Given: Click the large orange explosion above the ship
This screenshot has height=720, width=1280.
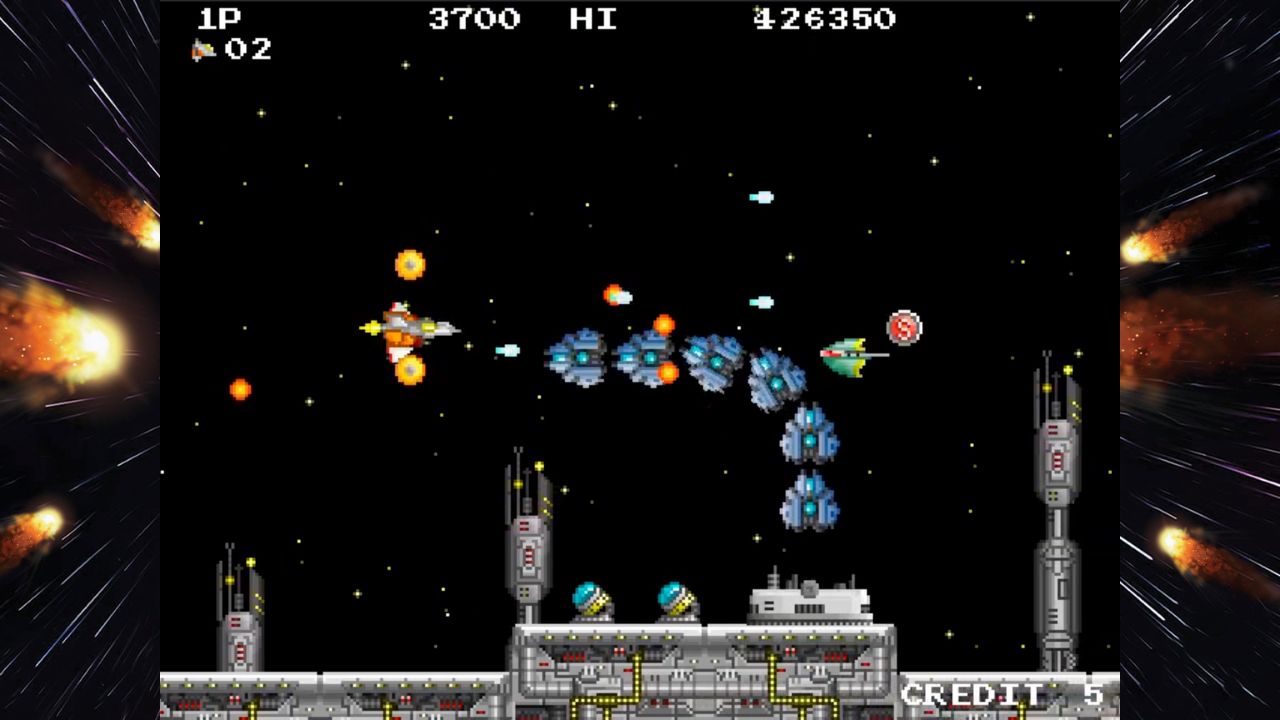Looking at the screenshot, I should 409,264.
